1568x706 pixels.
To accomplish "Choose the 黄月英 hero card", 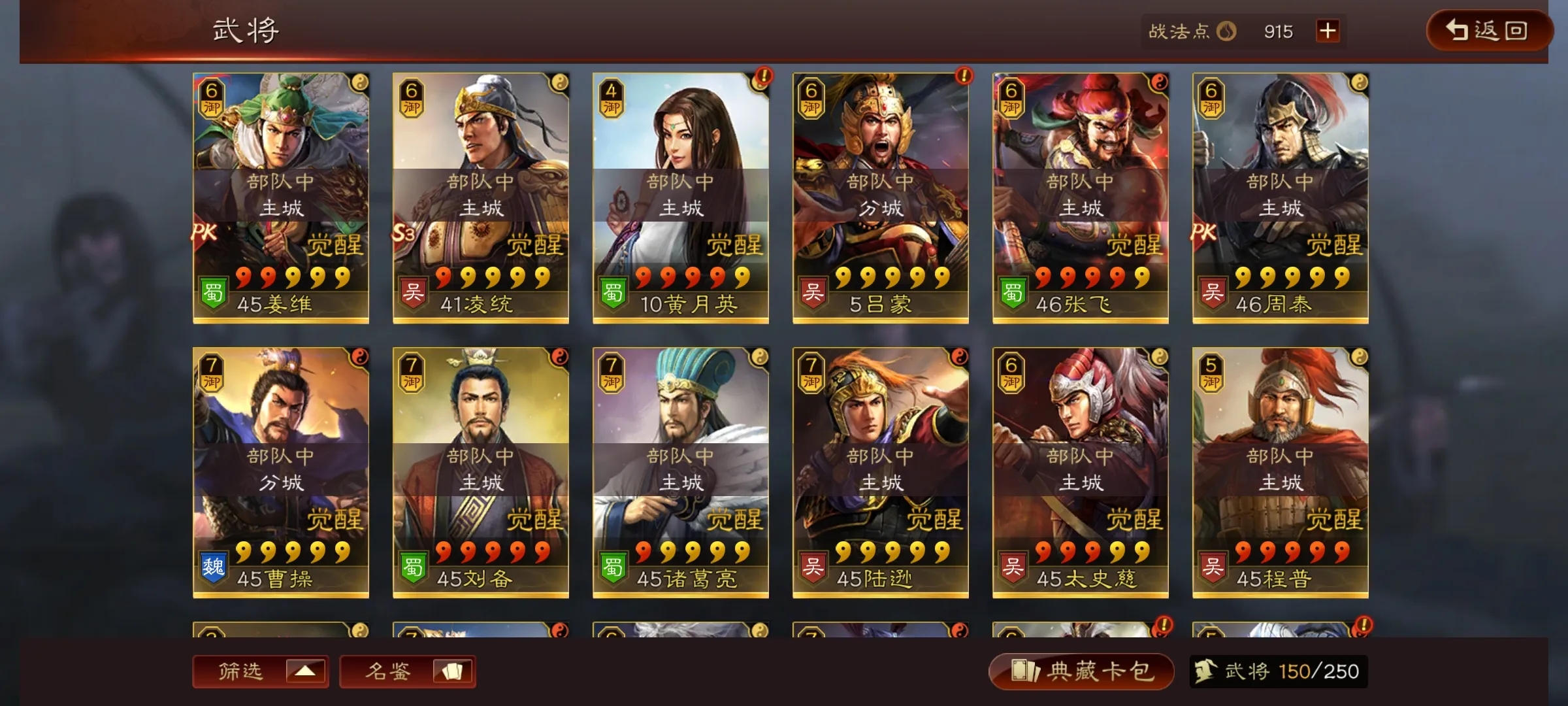I will pyautogui.click(x=681, y=197).
